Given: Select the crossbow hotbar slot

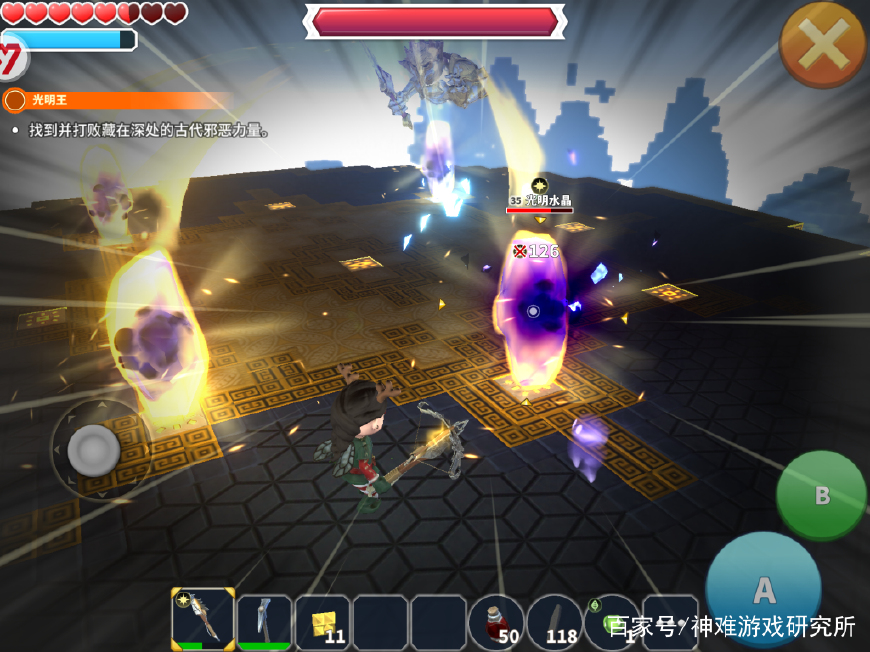Looking at the screenshot, I should click(x=204, y=620).
